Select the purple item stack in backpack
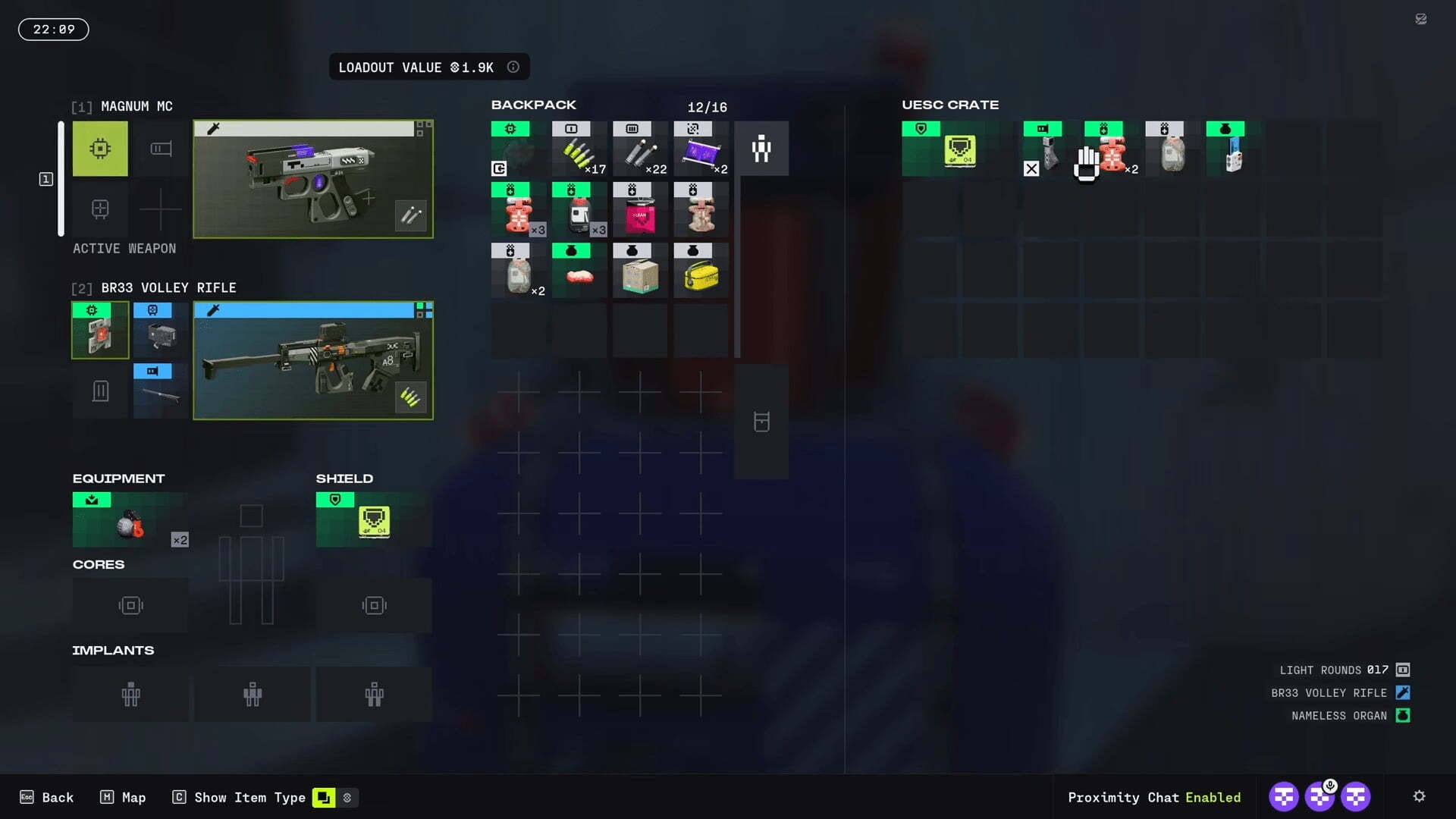Viewport: 1456px width, 819px height. [701, 149]
